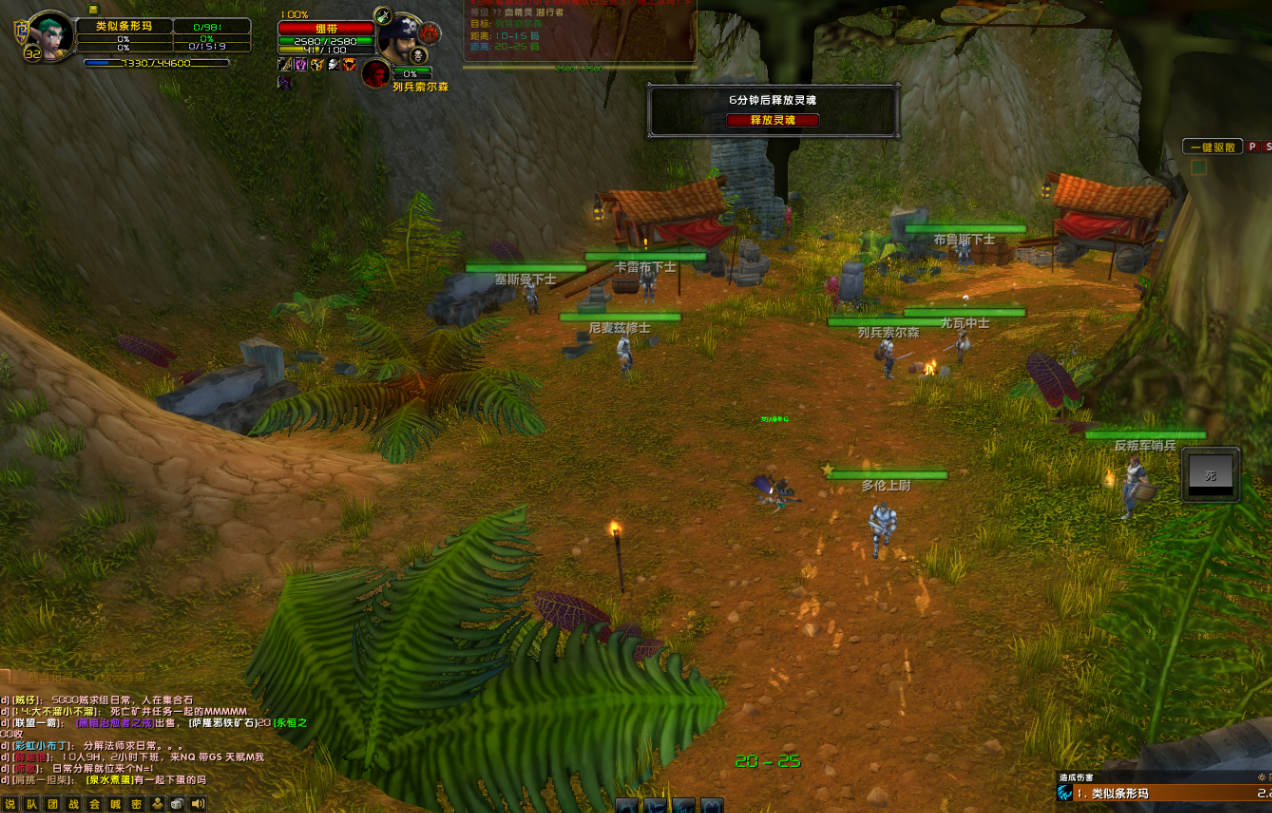Click the 黑暗治愈者之戒 item link in chat
Image resolution: width=1272 pixels, height=813 pixels.
[115, 722]
